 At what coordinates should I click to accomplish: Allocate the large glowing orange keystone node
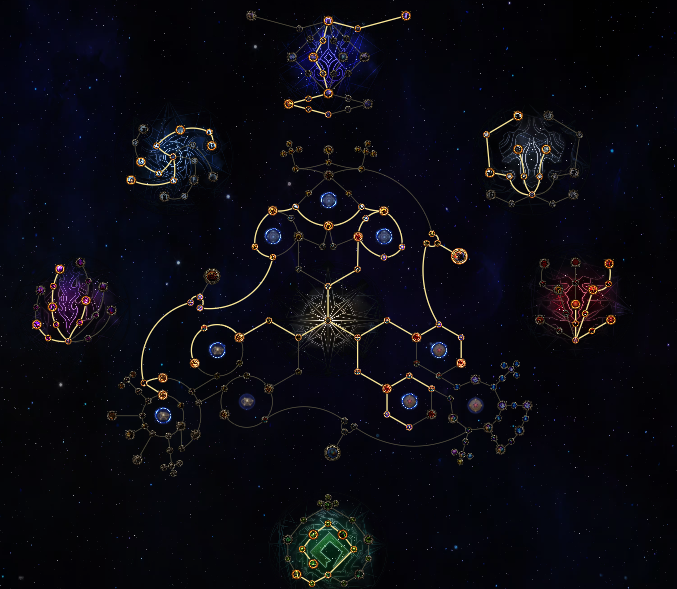tap(459, 256)
